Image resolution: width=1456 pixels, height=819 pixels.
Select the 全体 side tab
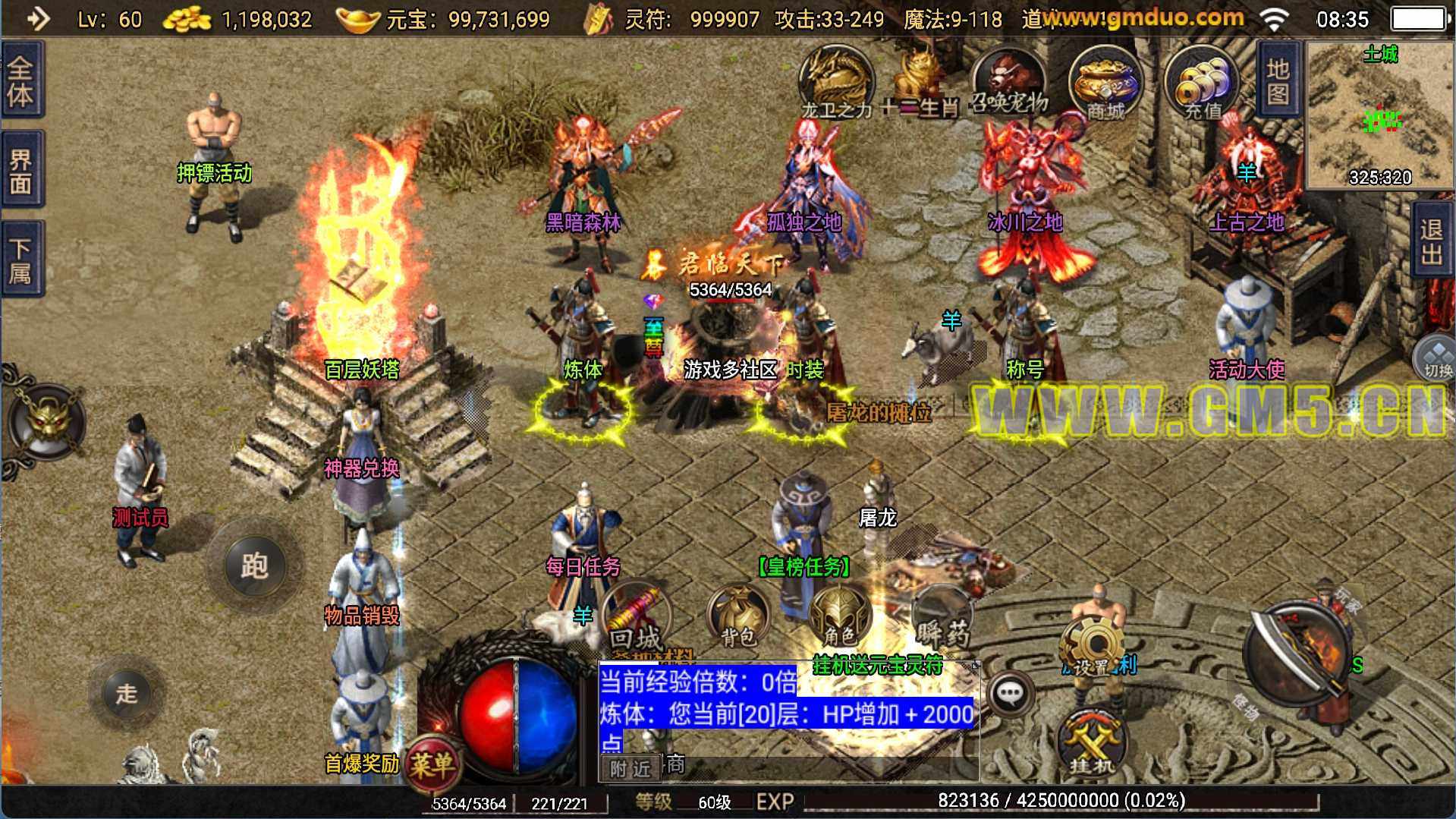click(x=21, y=80)
